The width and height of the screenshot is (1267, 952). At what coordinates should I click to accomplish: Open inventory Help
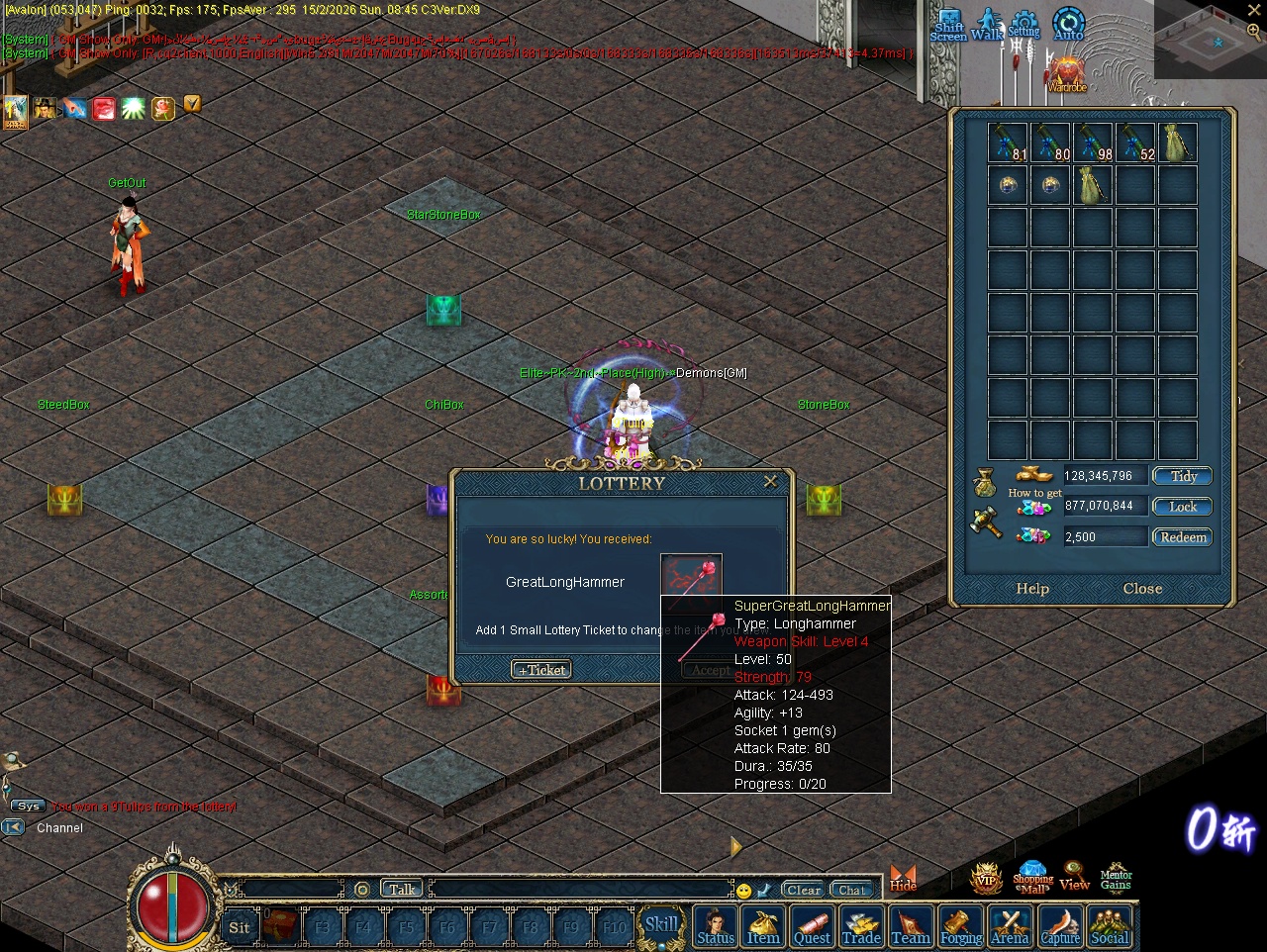[1032, 589]
